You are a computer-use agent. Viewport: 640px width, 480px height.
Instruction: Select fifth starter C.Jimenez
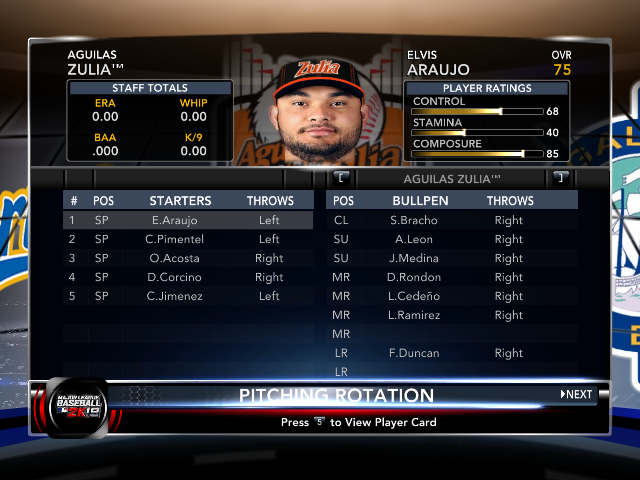pyautogui.click(x=186, y=296)
